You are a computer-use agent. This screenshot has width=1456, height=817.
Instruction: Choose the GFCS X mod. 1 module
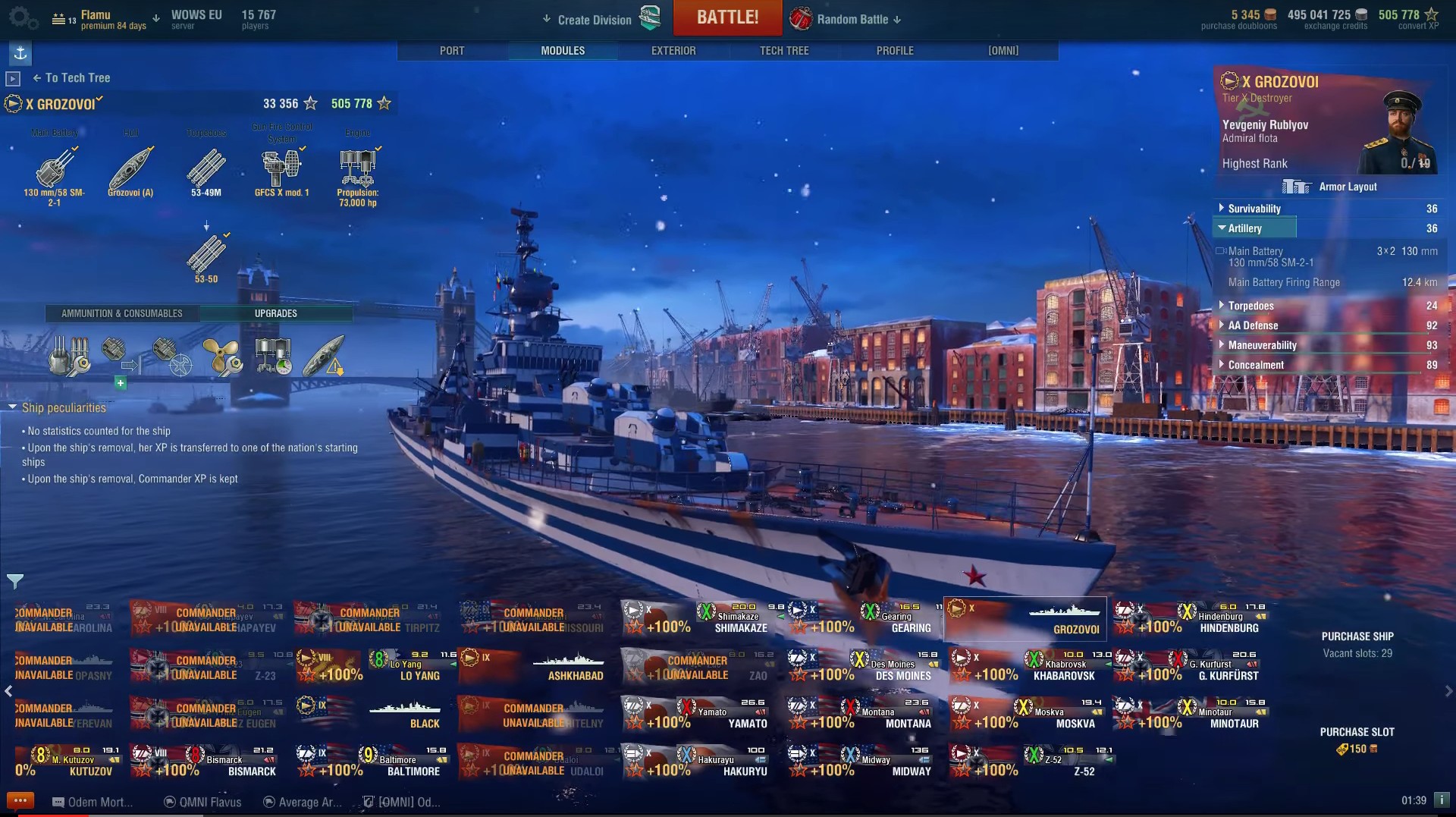tap(282, 168)
